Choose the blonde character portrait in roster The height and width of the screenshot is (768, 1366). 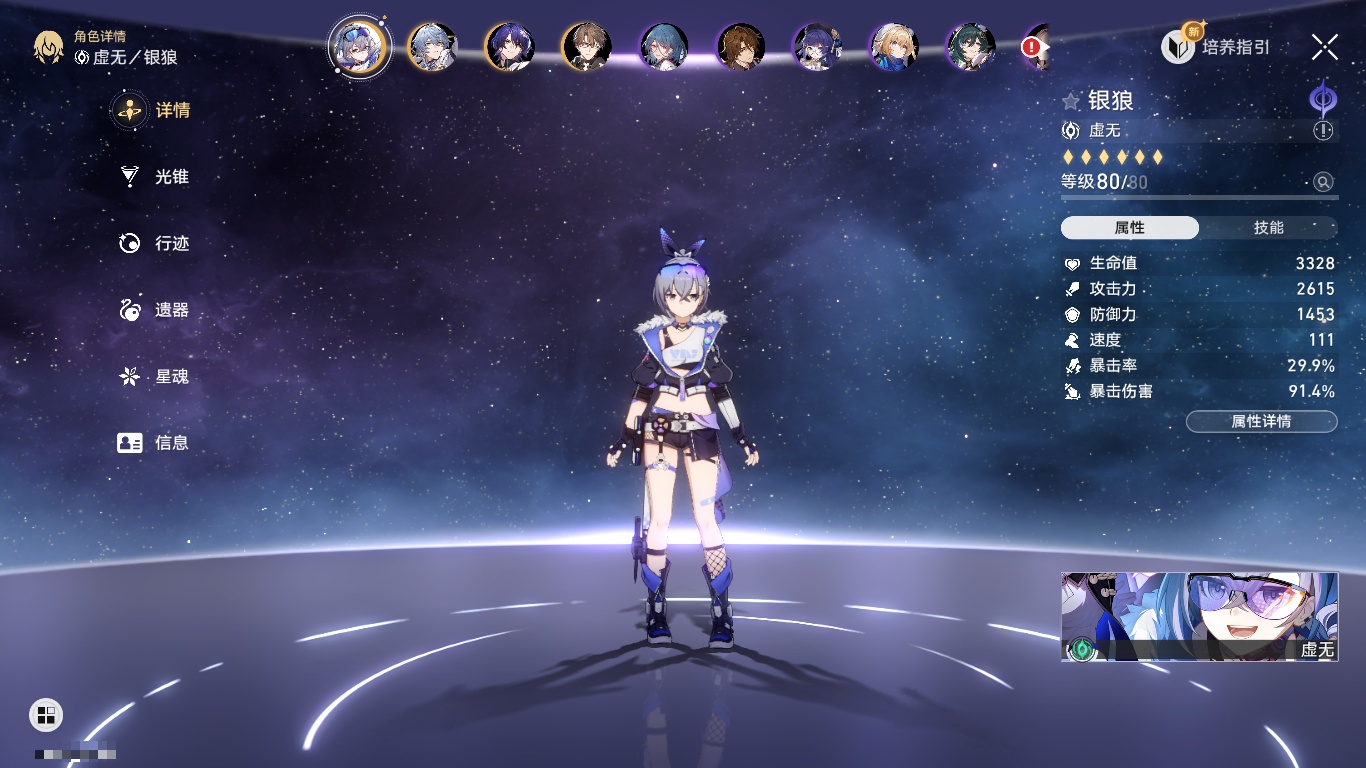(894, 47)
